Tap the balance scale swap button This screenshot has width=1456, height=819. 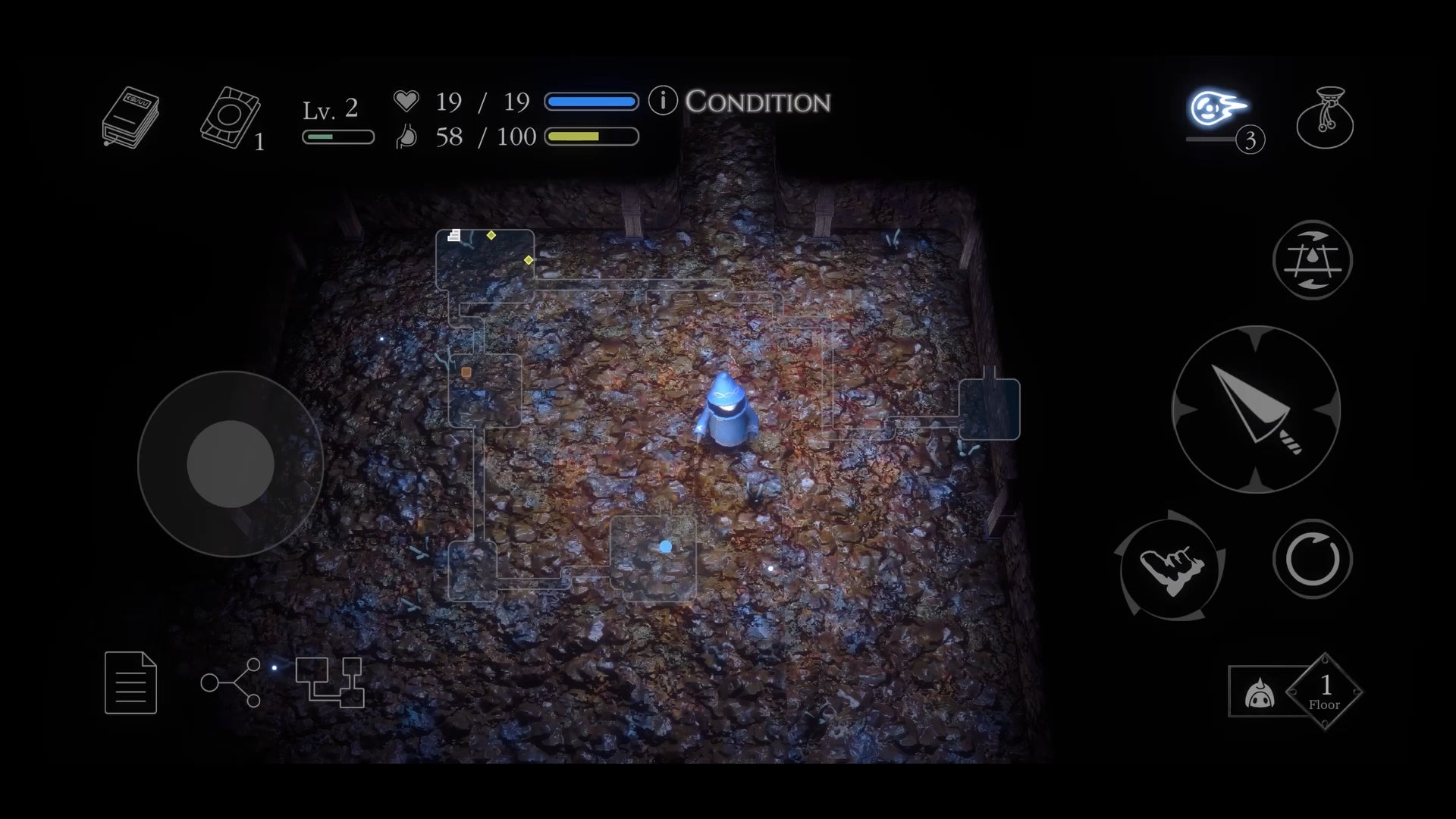click(x=1312, y=260)
